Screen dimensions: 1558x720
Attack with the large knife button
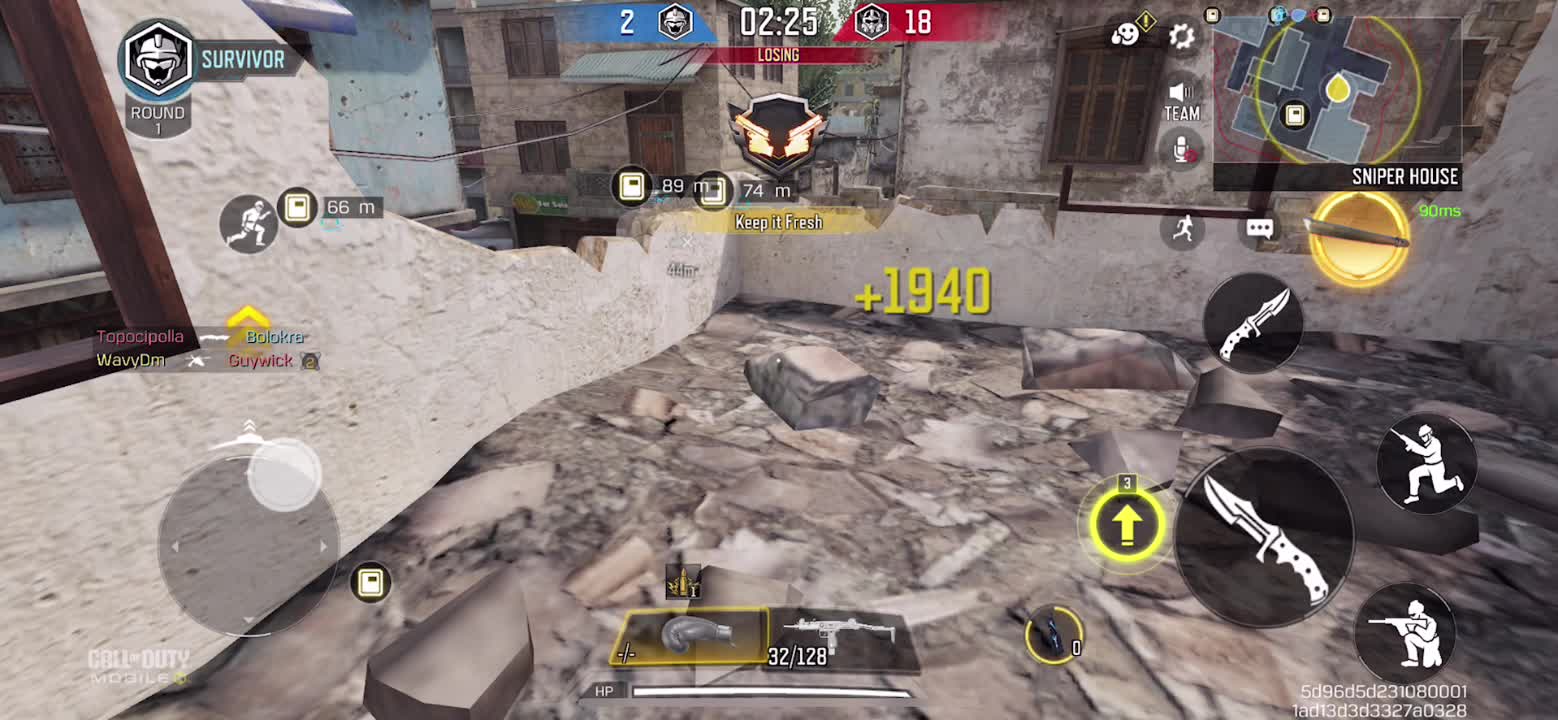[1265, 535]
